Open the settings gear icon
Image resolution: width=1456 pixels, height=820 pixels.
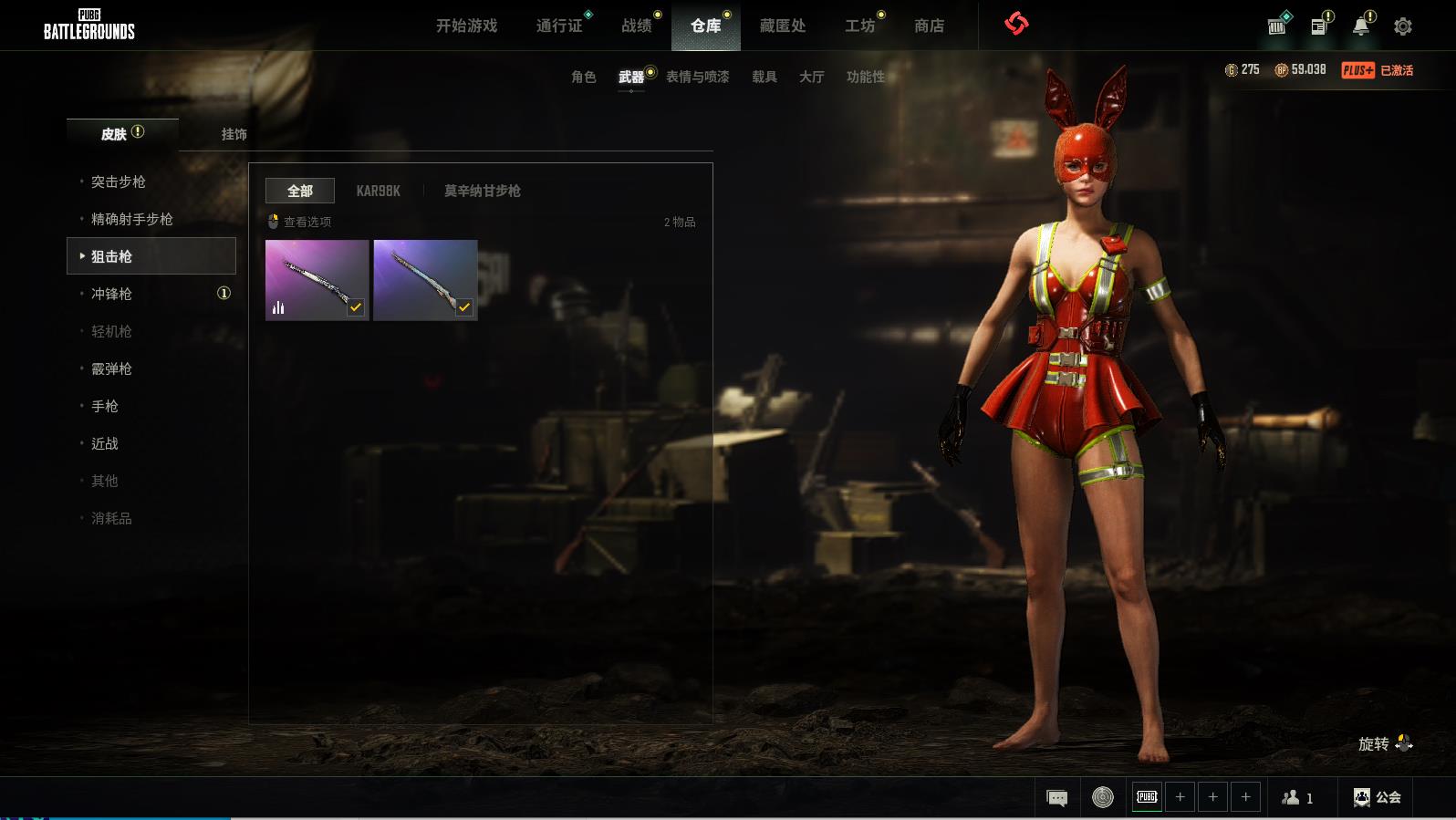(x=1403, y=26)
